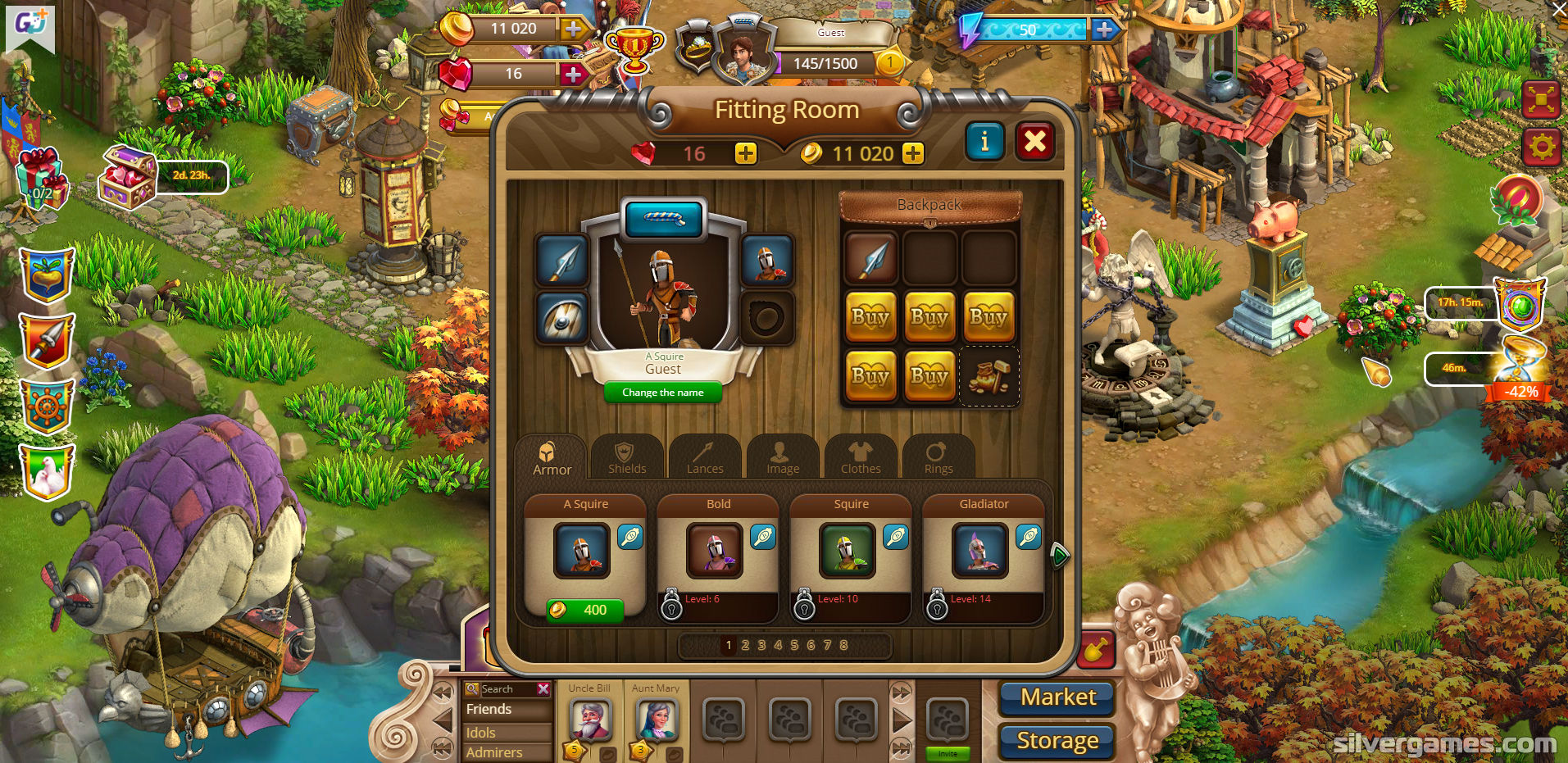Image resolution: width=1568 pixels, height=763 pixels.
Task: Open the Storage
Action: pos(1057,741)
